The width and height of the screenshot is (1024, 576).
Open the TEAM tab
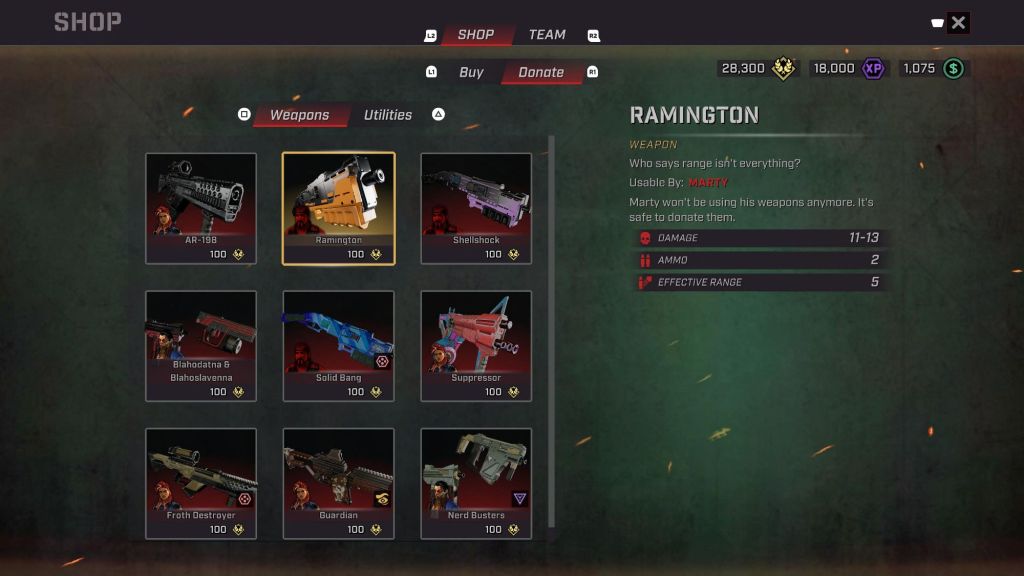point(547,35)
